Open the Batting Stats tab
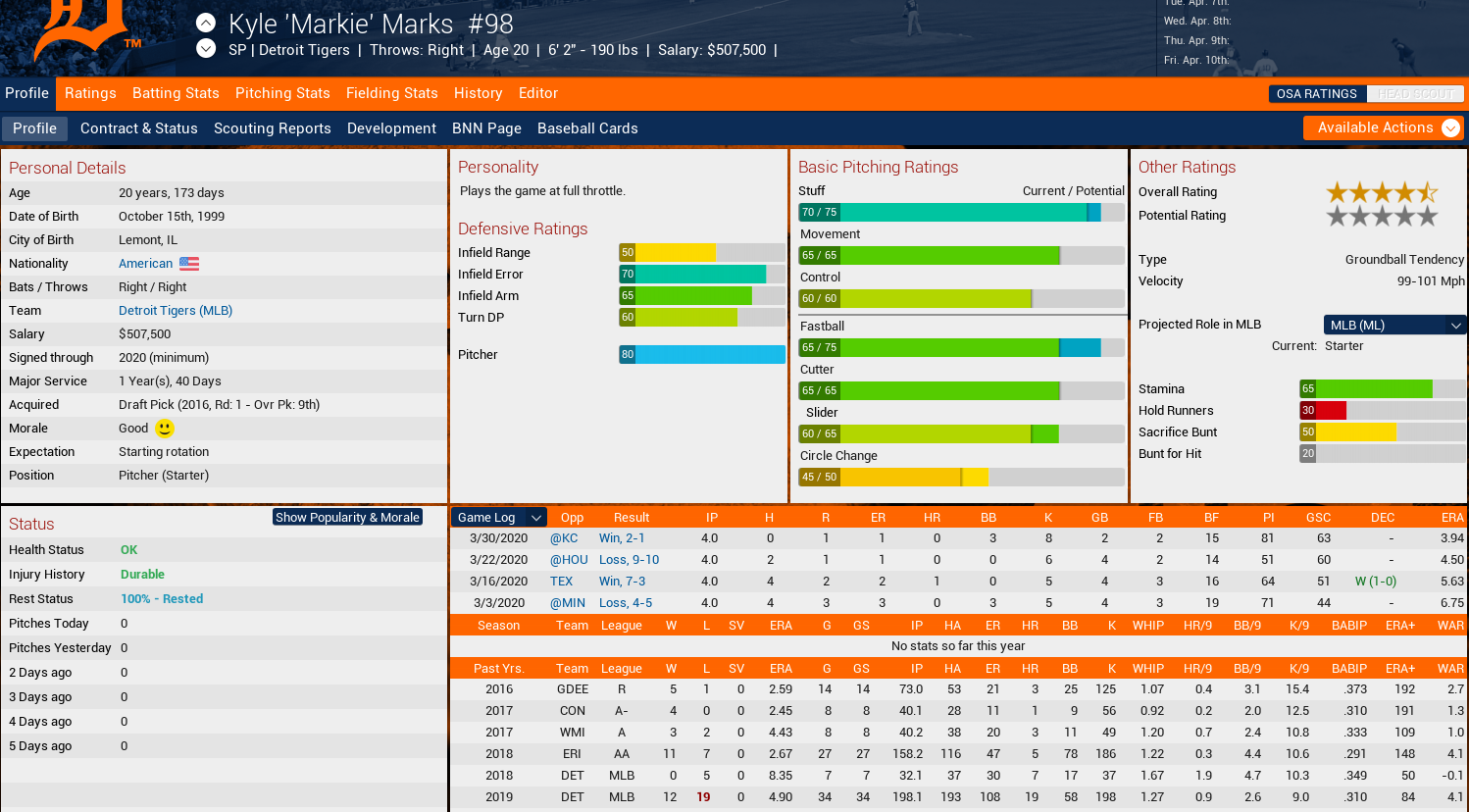Viewport: 1469px width, 812px height. click(x=176, y=93)
